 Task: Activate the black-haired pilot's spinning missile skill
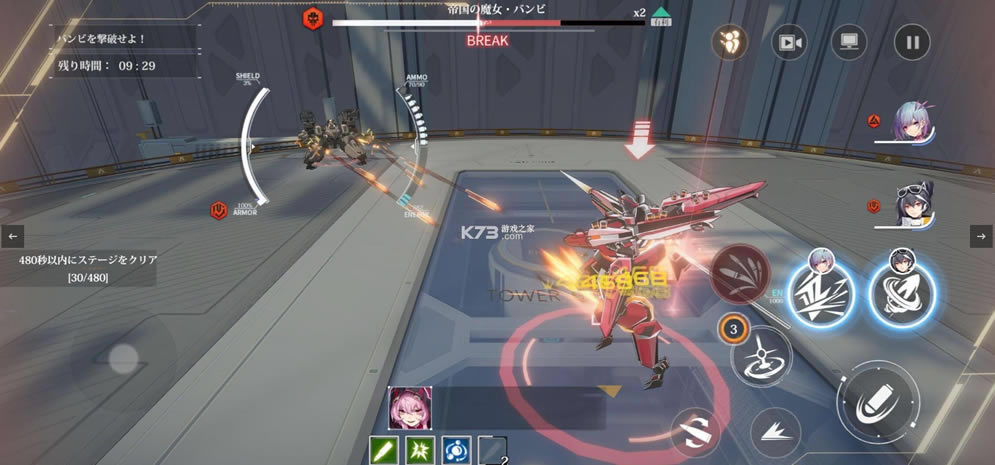[901, 292]
